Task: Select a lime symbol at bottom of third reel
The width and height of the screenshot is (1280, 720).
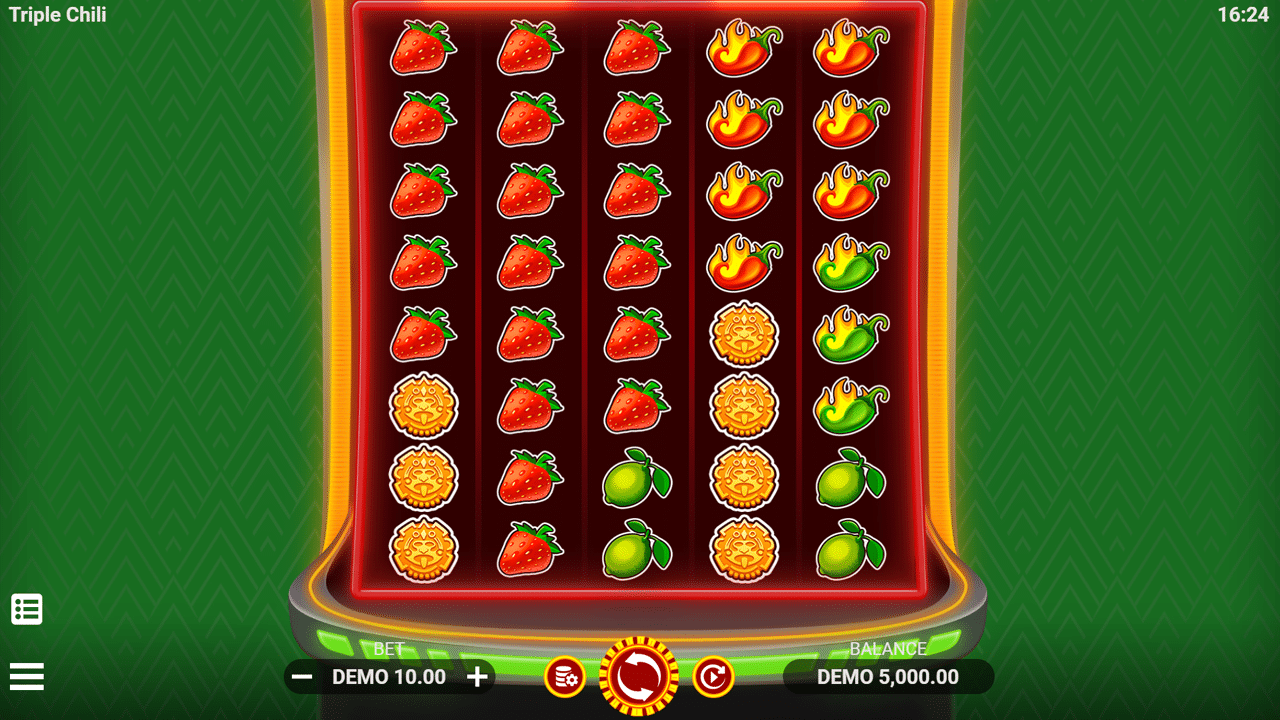Action: click(635, 548)
